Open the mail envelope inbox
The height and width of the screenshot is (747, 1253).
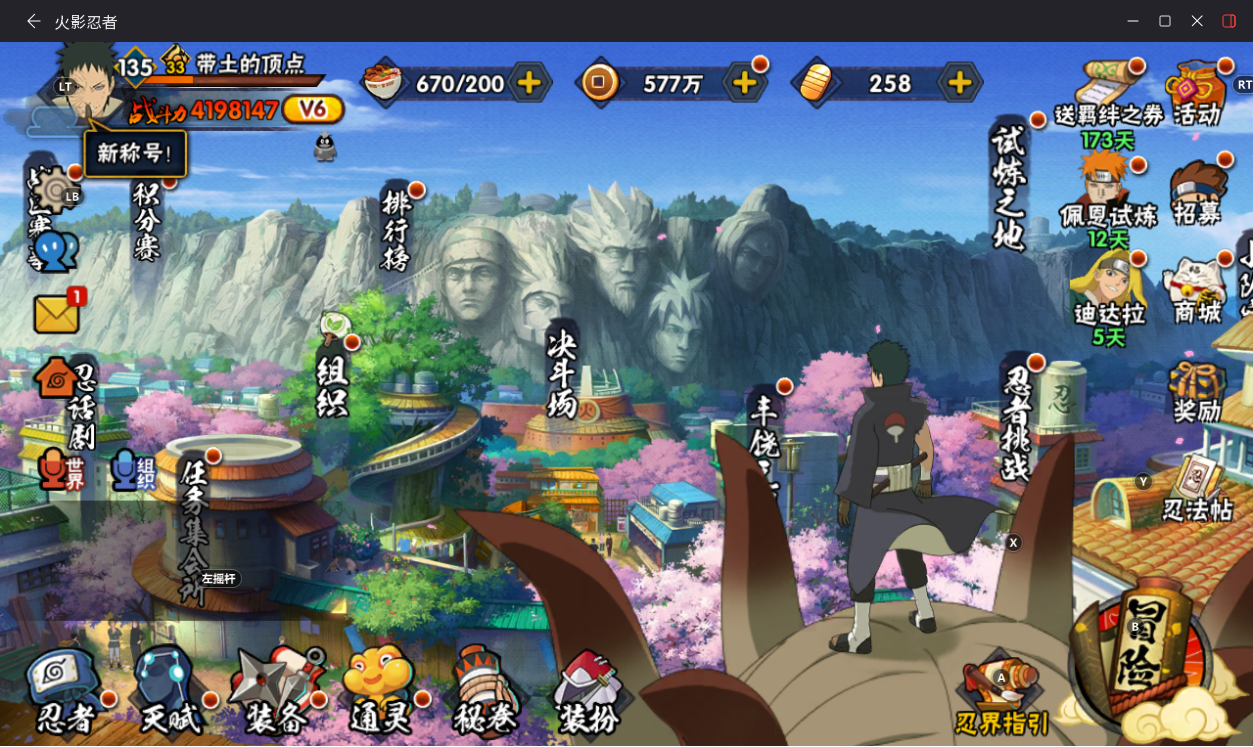(x=57, y=313)
